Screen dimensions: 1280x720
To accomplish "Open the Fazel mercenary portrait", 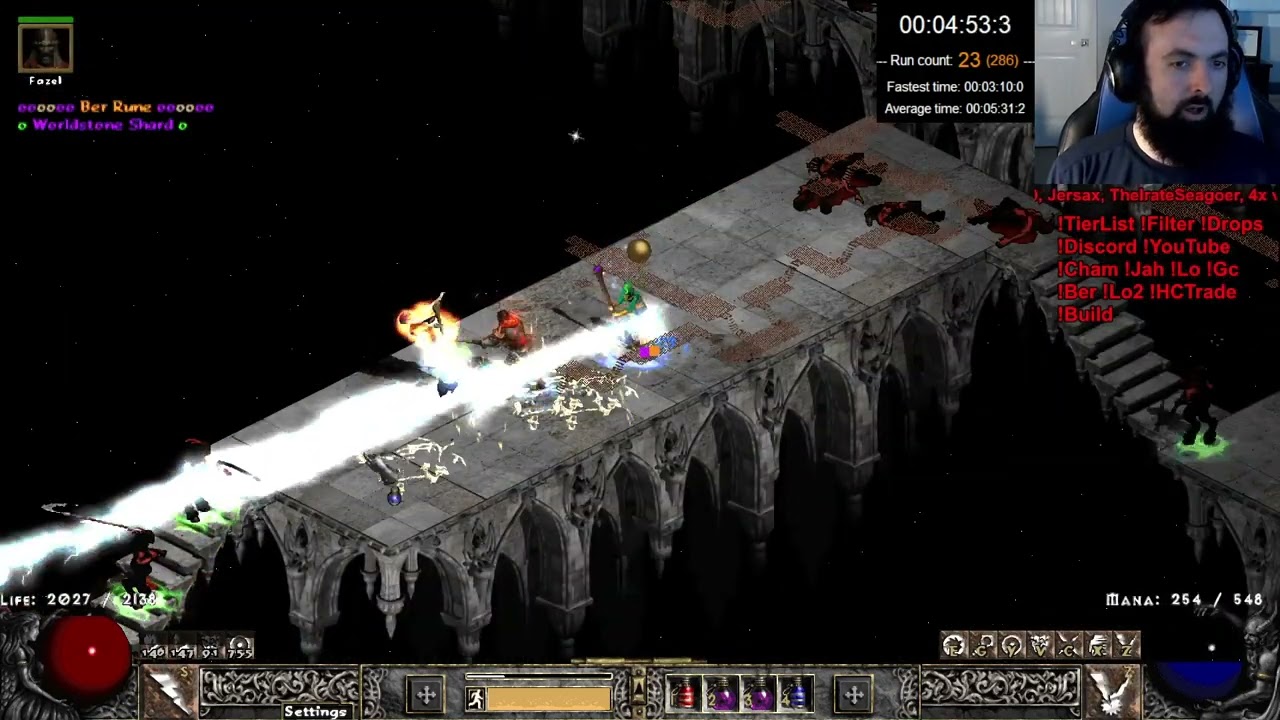I will 46,48.
